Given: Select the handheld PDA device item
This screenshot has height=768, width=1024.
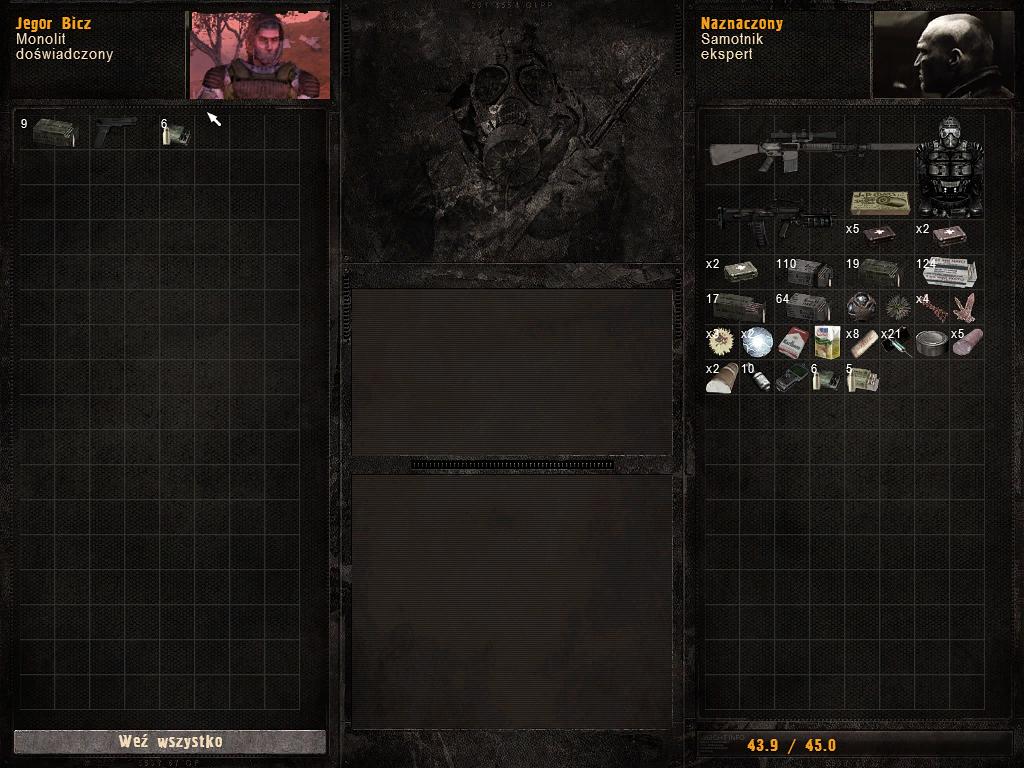Looking at the screenshot, I should [x=792, y=378].
